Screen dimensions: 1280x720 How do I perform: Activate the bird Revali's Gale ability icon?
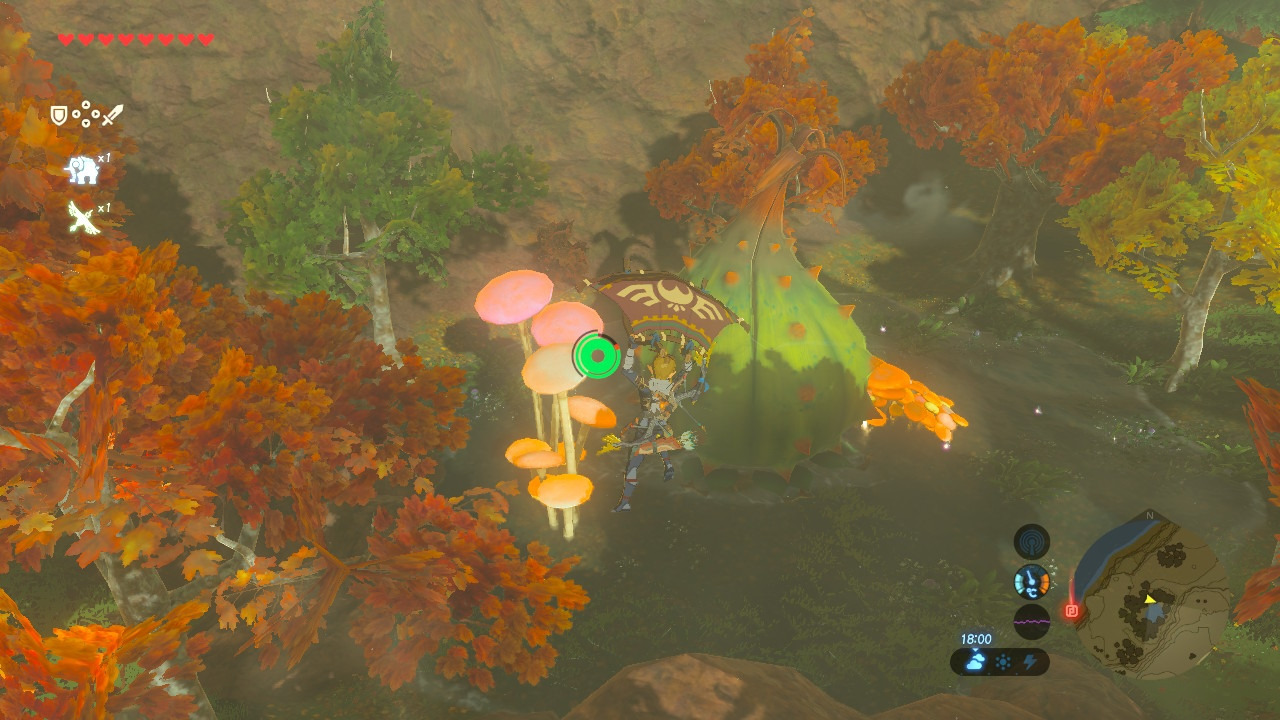(x=82, y=217)
